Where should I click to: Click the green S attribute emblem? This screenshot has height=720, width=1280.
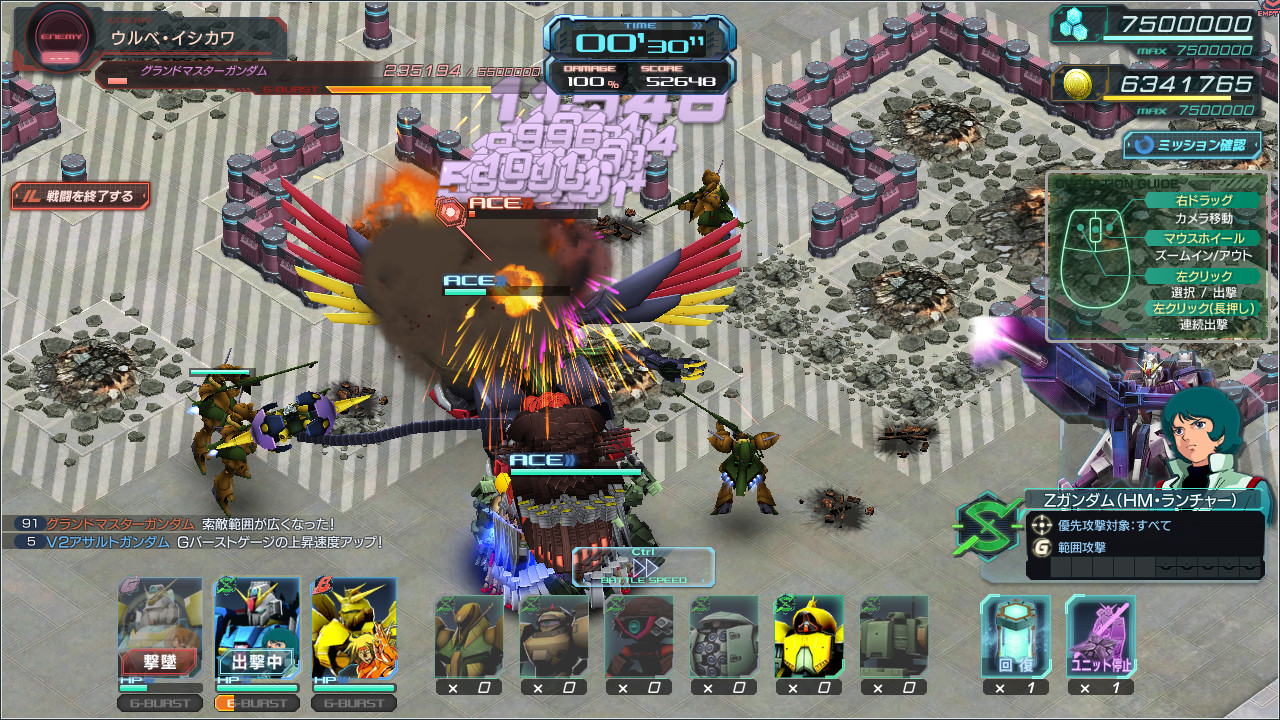pyautogui.click(x=987, y=526)
